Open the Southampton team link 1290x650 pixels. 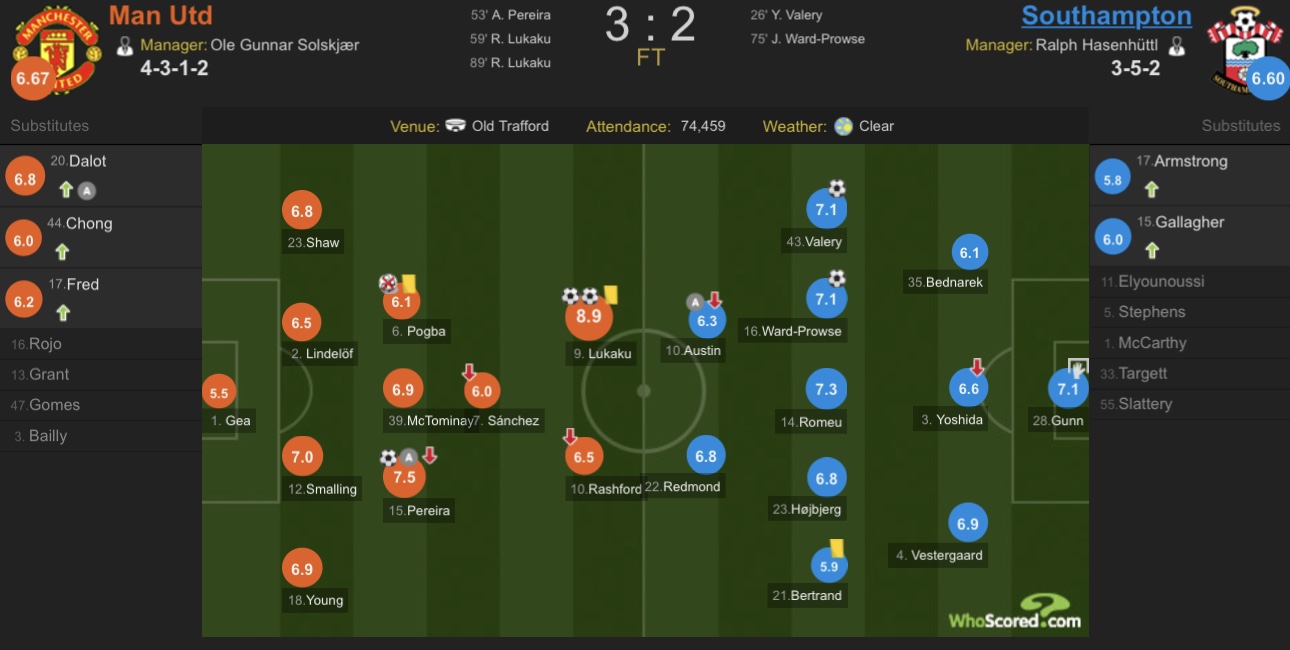point(1106,16)
